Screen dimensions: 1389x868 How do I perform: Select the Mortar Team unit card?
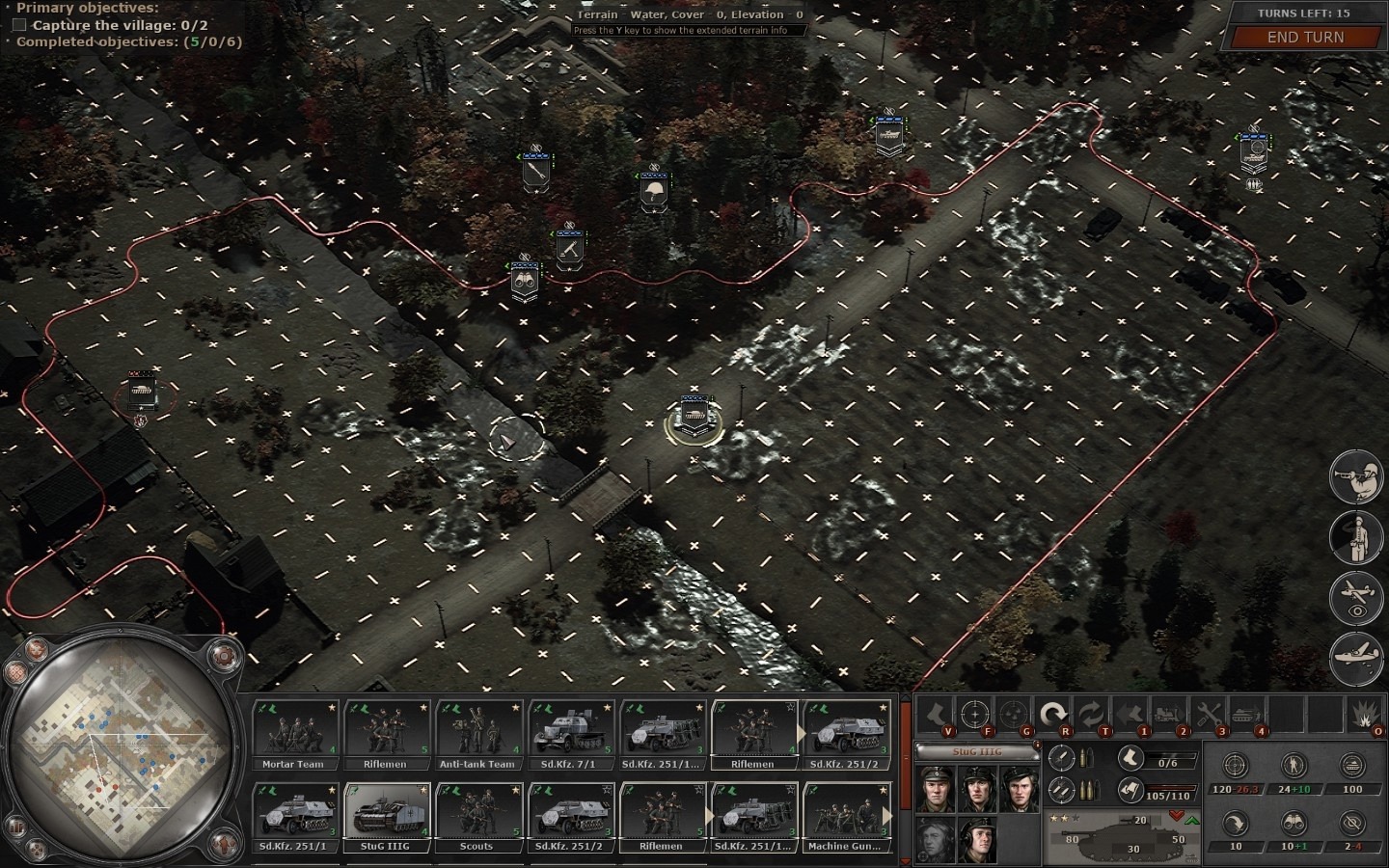[294, 735]
